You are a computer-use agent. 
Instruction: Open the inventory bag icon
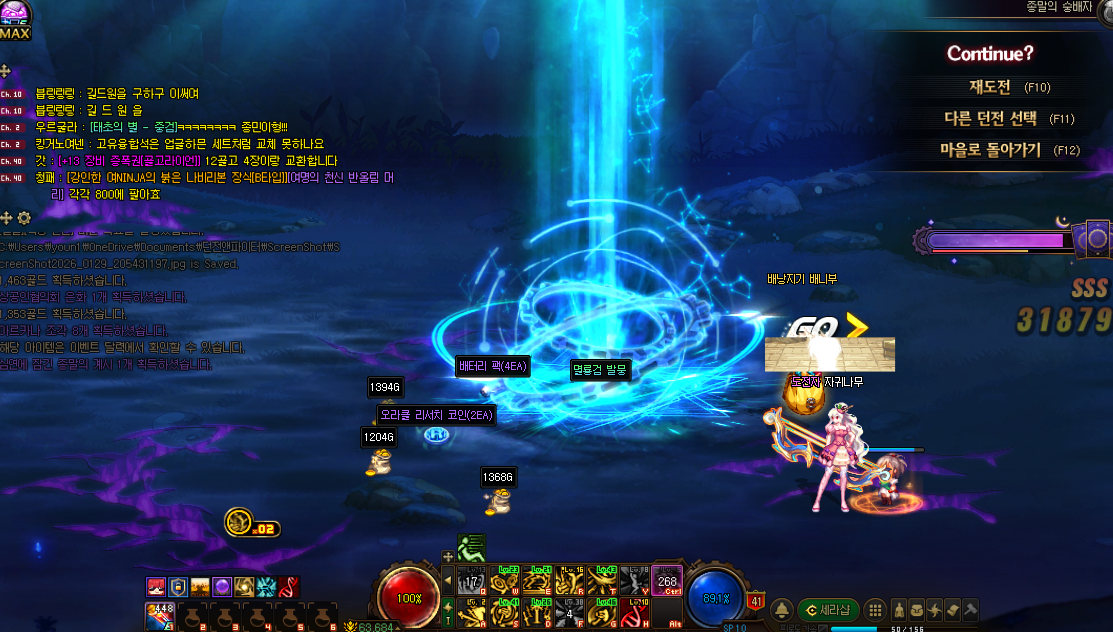[x=917, y=609]
